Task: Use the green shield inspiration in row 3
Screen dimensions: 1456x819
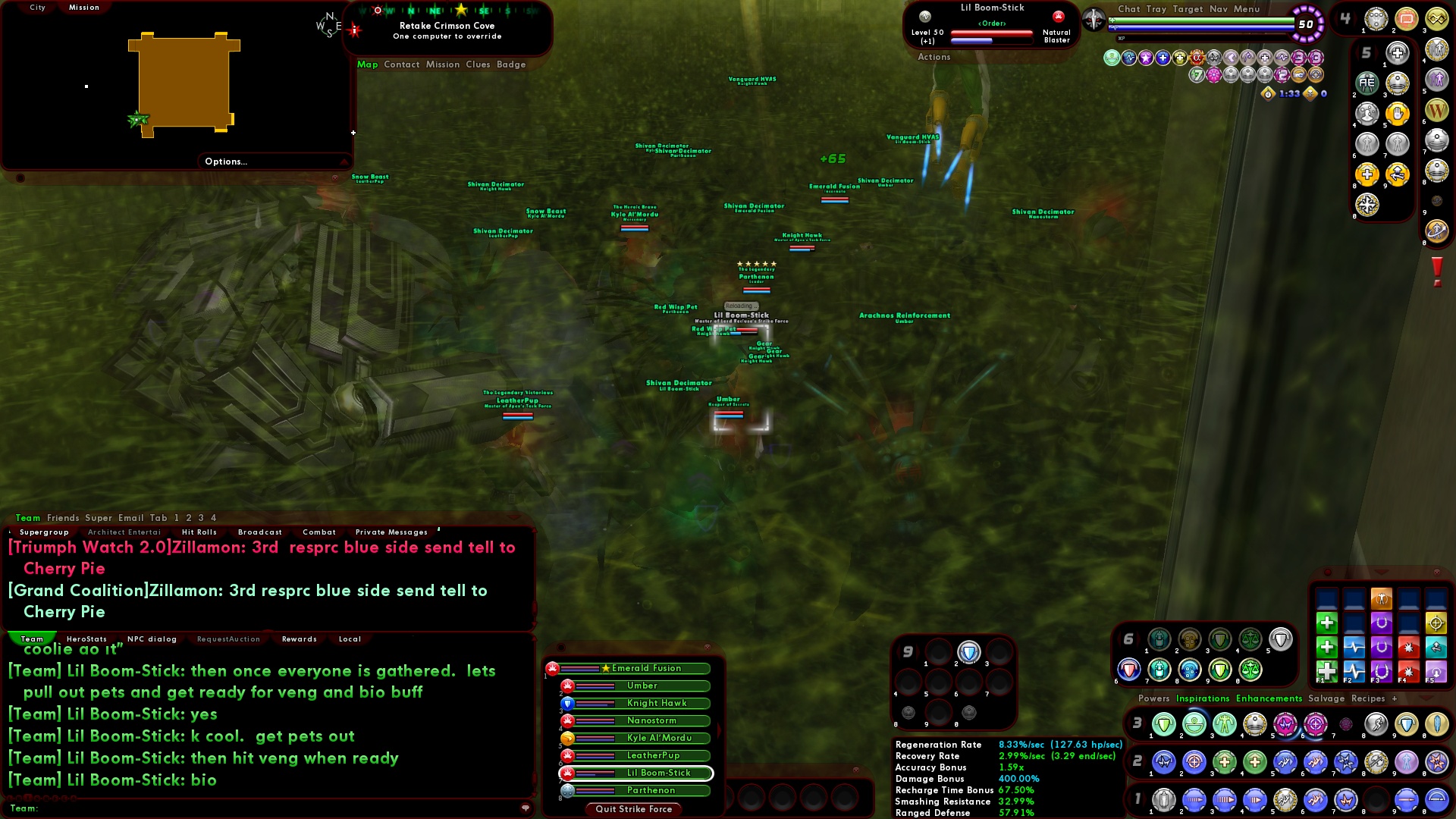Action: tap(1163, 725)
